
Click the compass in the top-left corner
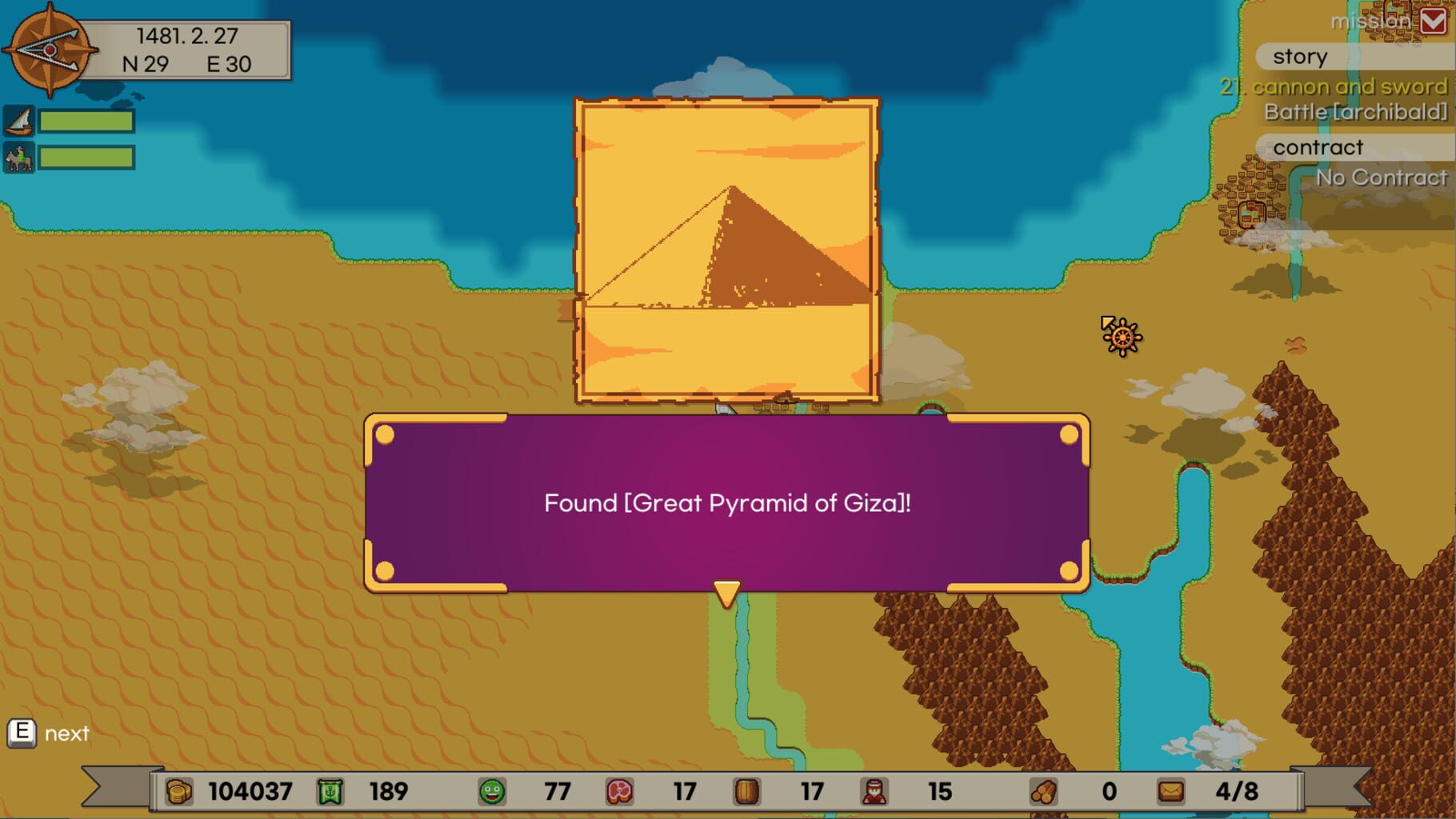[50, 50]
